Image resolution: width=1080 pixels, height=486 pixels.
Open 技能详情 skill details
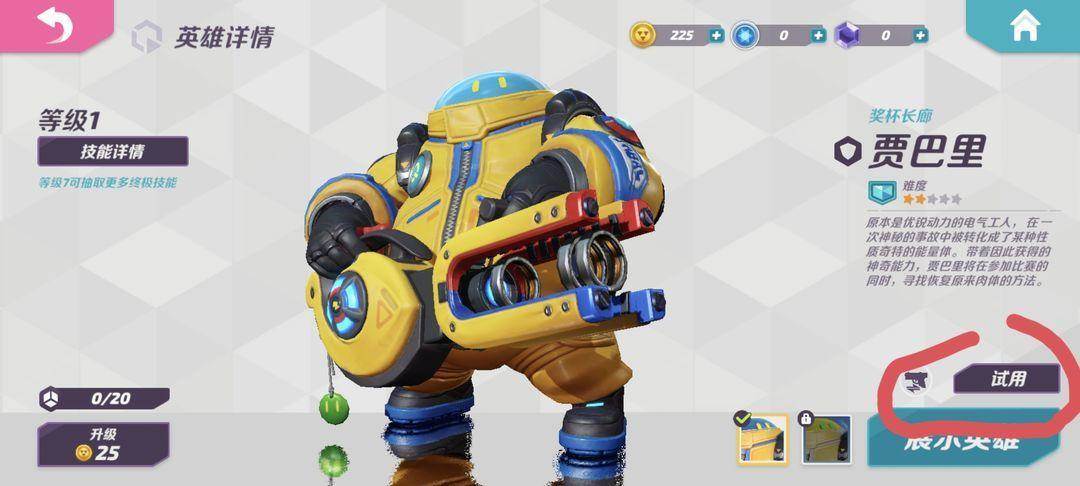[x=112, y=152]
